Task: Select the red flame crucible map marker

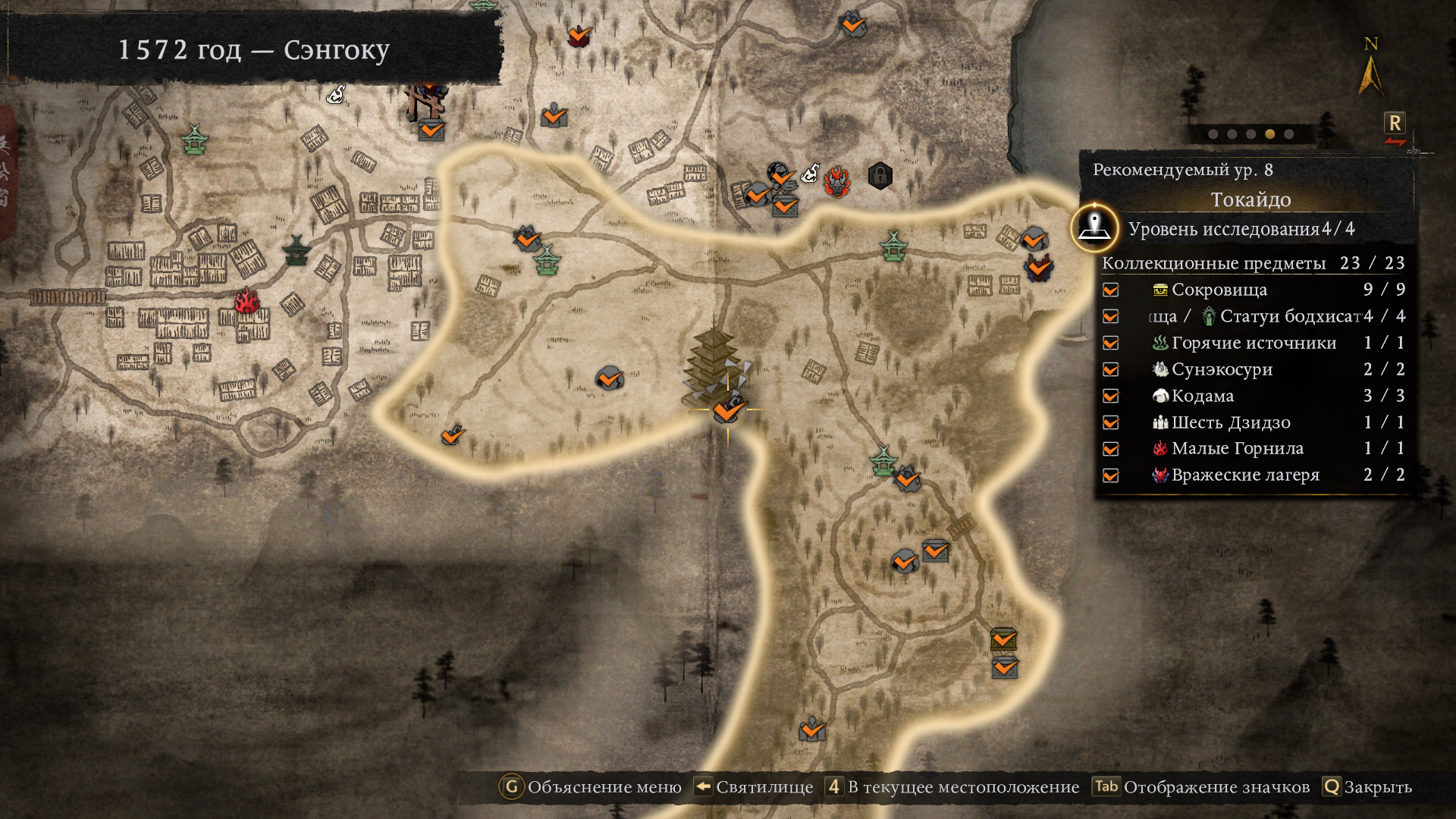Action: point(246,301)
